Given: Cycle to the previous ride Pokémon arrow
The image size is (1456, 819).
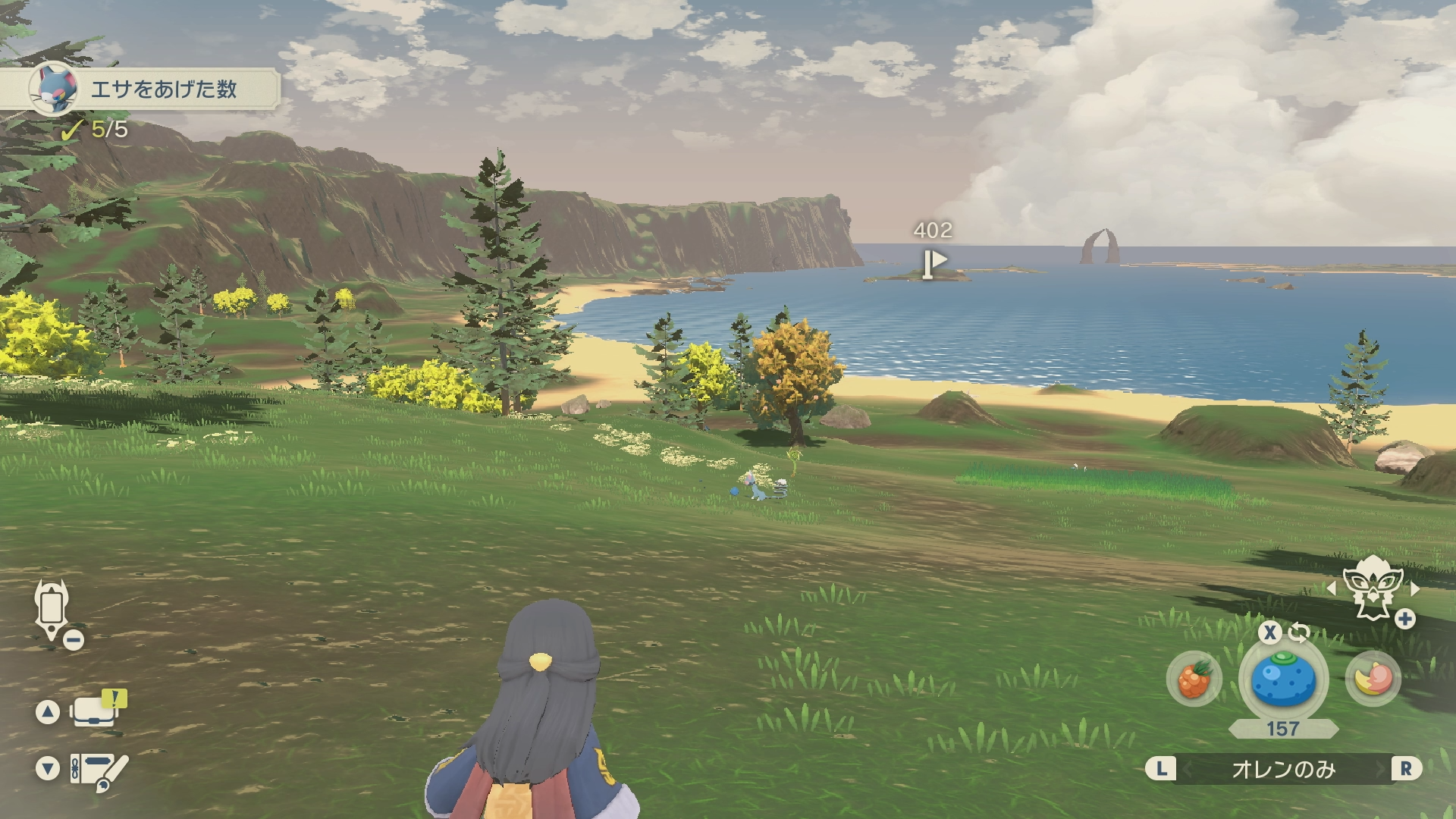Looking at the screenshot, I should (x=1331, y=588).
